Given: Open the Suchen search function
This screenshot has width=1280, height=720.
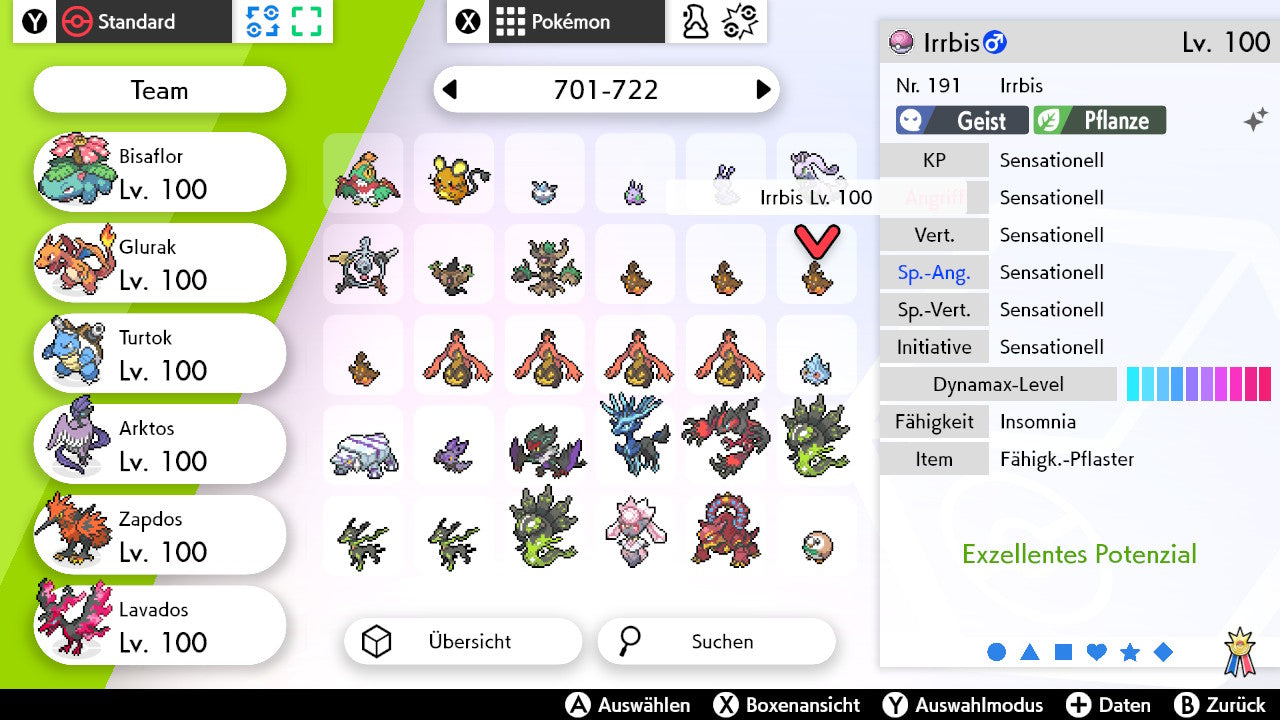Looking at the screenshot, I should tap(716, 642).
